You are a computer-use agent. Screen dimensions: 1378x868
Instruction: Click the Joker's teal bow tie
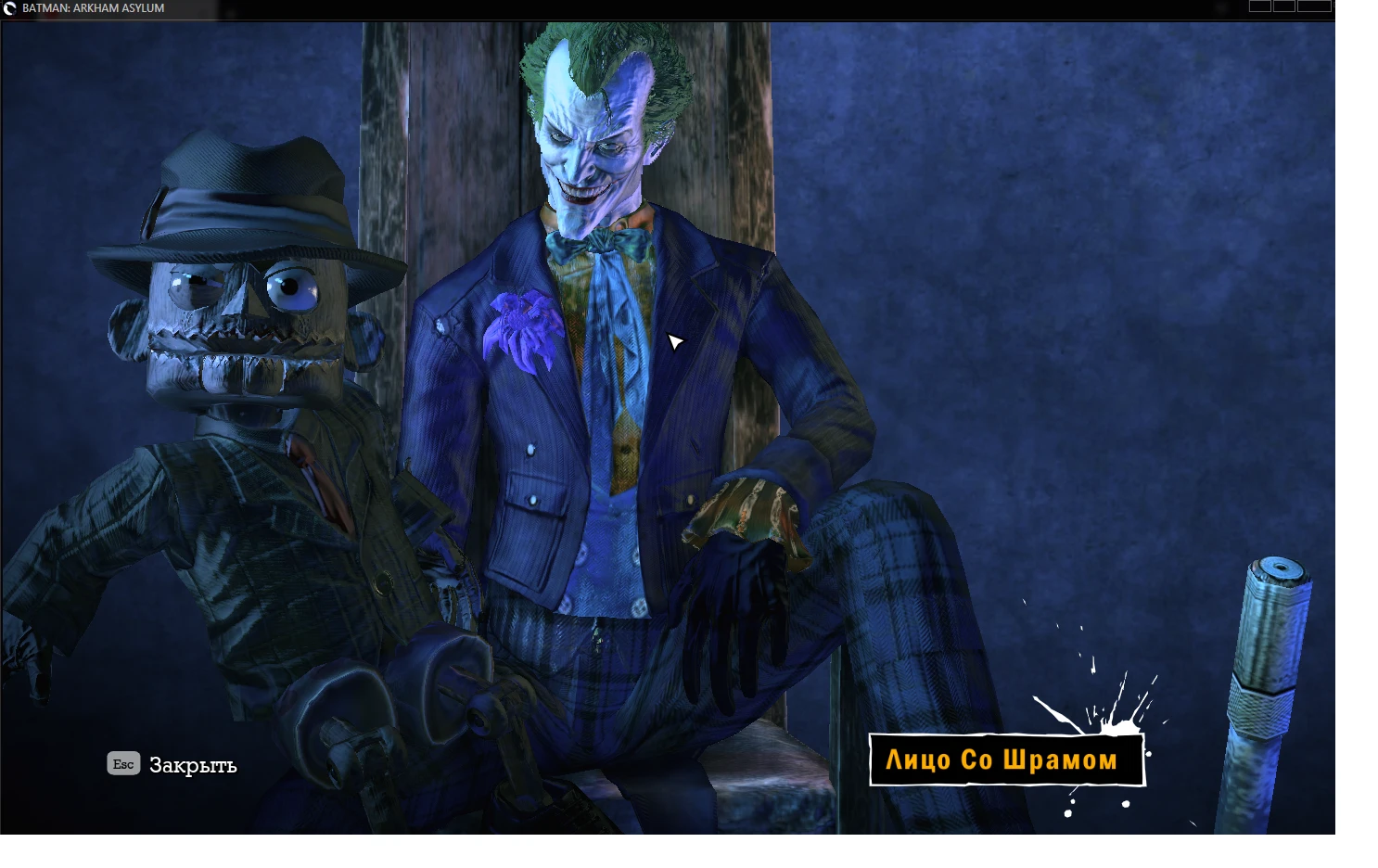point(603,243)
